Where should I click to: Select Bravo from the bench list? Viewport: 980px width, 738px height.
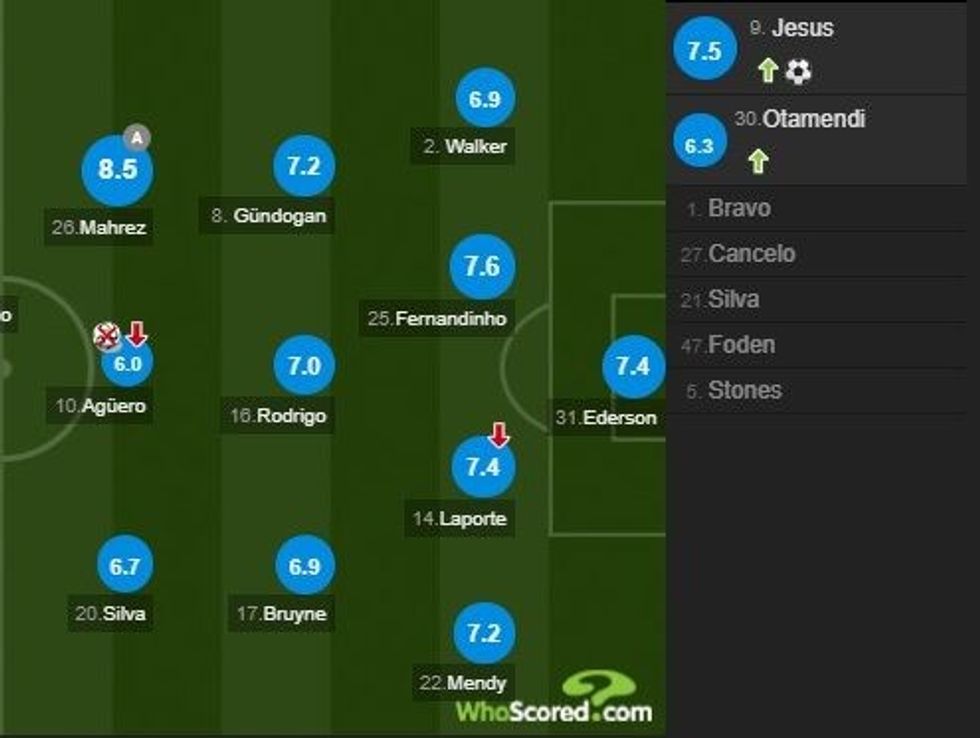click(x=738, y=209)
